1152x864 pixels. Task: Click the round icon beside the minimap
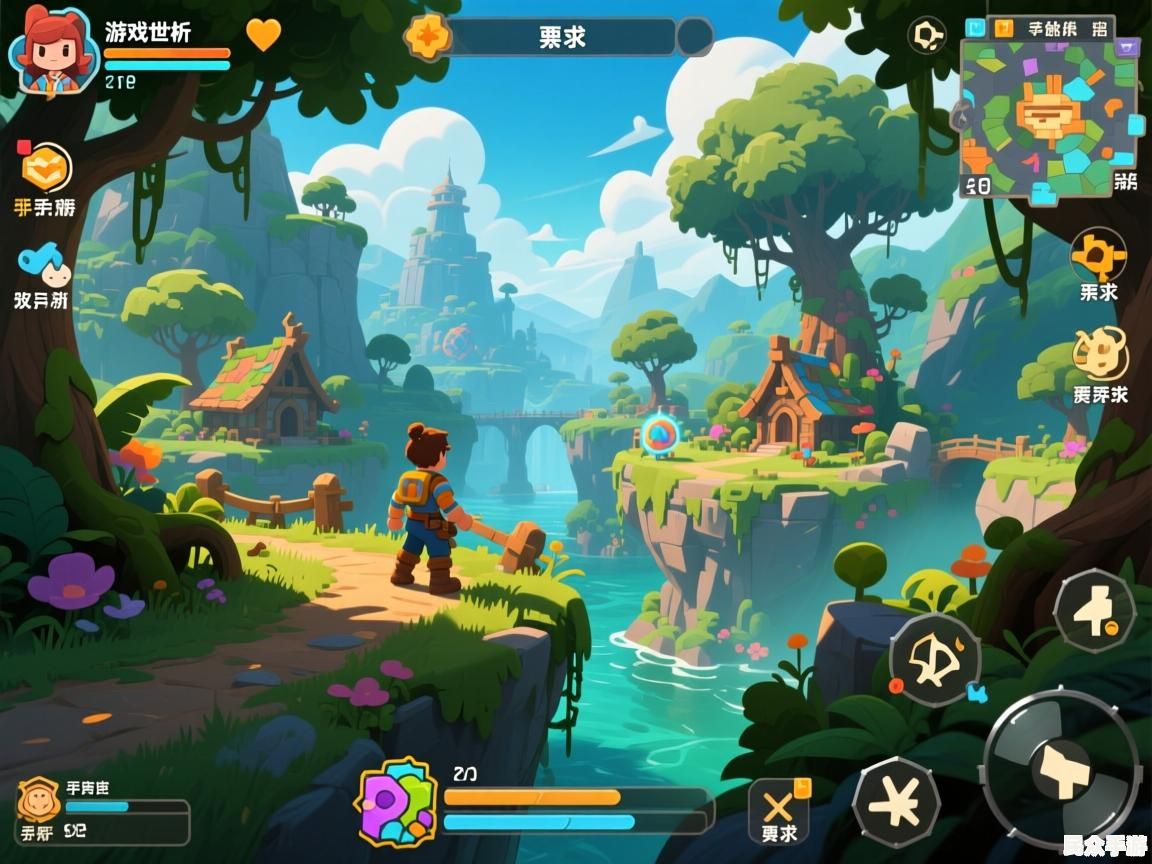click(927, 37)
